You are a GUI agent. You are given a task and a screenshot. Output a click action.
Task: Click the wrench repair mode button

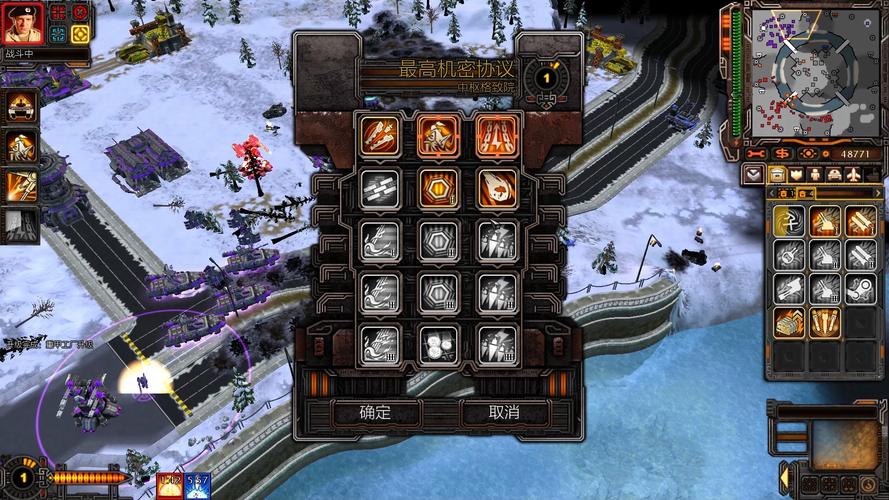click(x=755, y=153)
